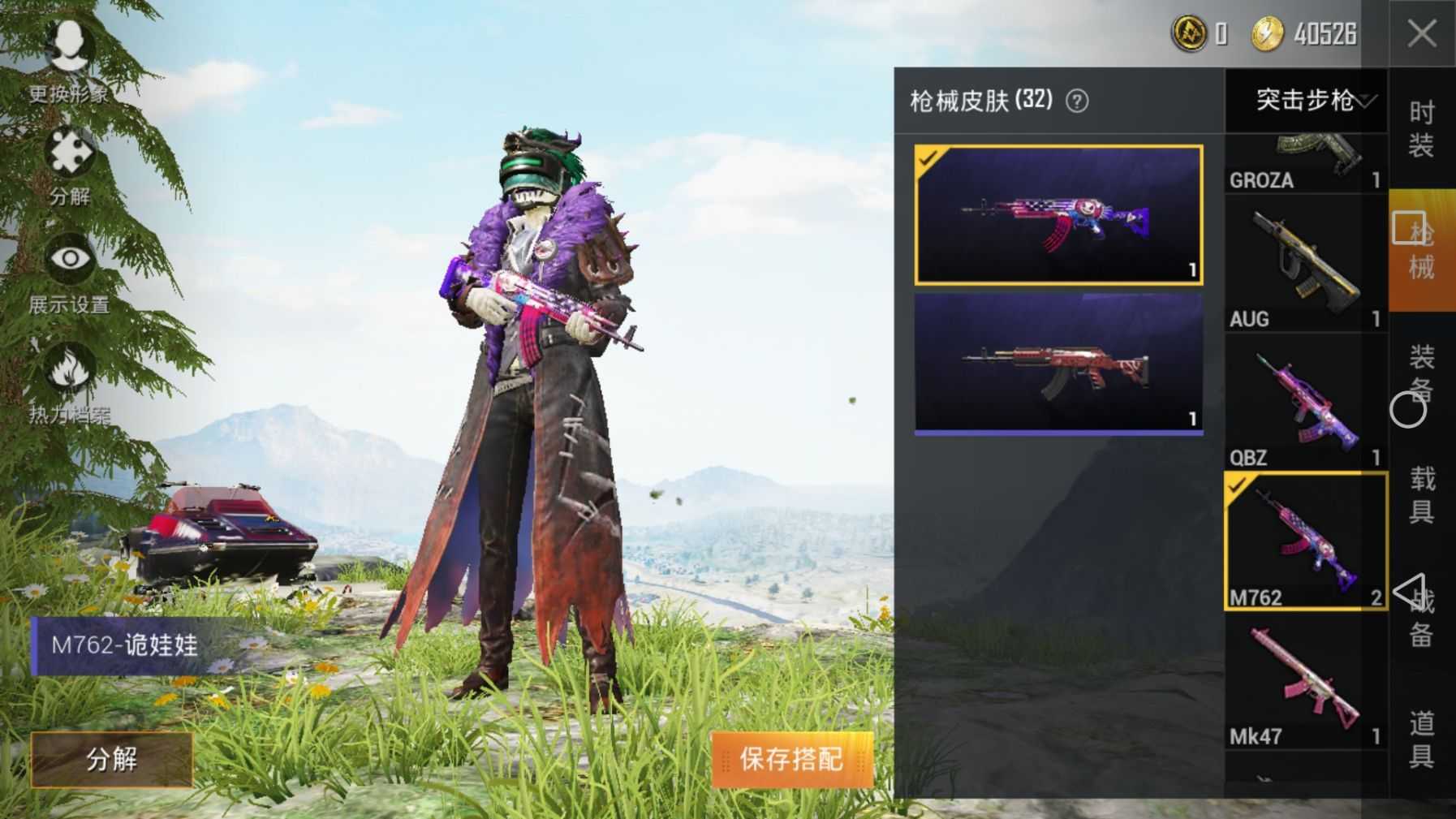1456x819 pixels.
Task: Click the coin icon showing 40526
Action: (x=1266, y=32)
